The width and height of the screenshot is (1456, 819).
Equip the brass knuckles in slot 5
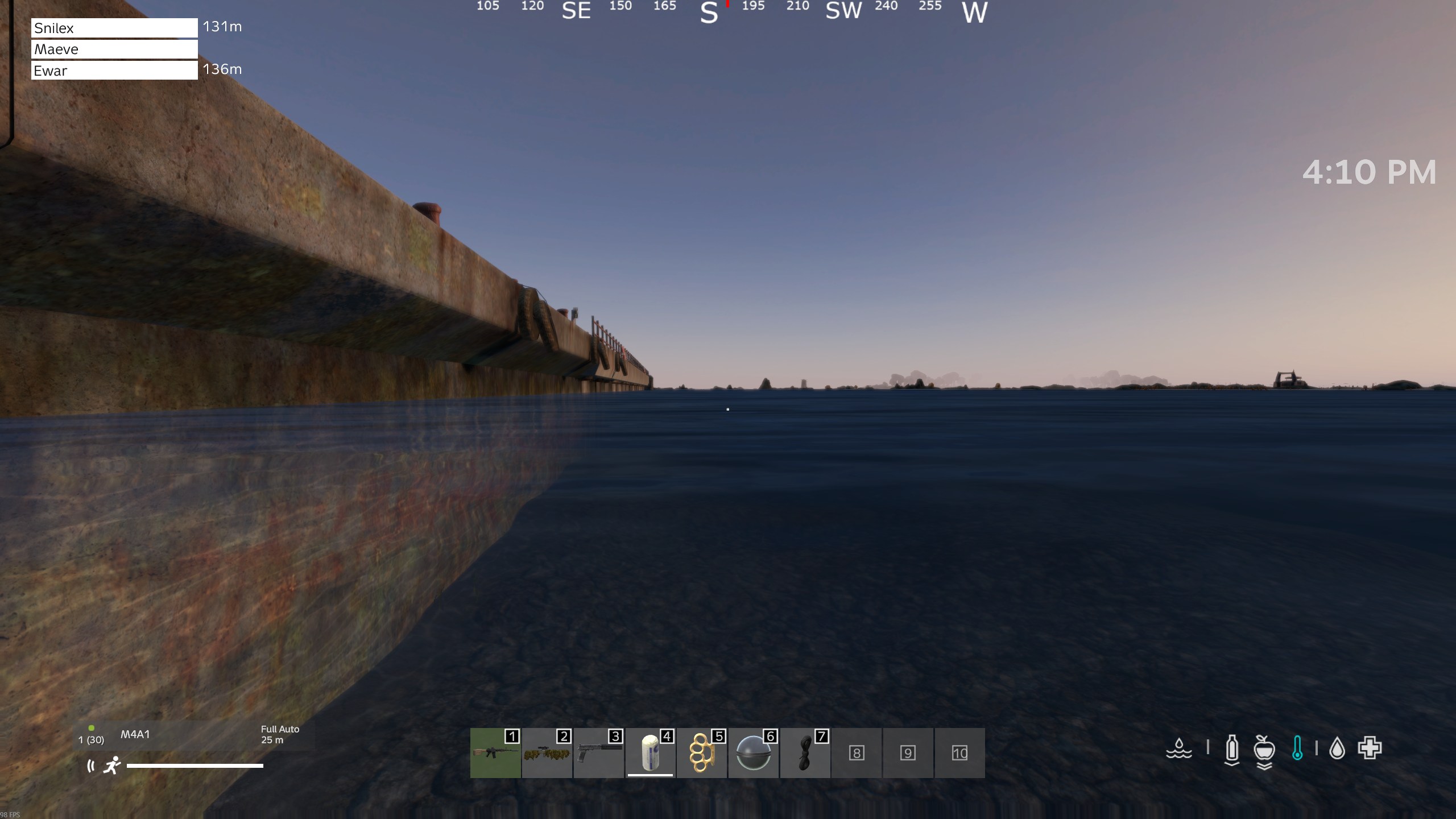[x=702, y=752]
